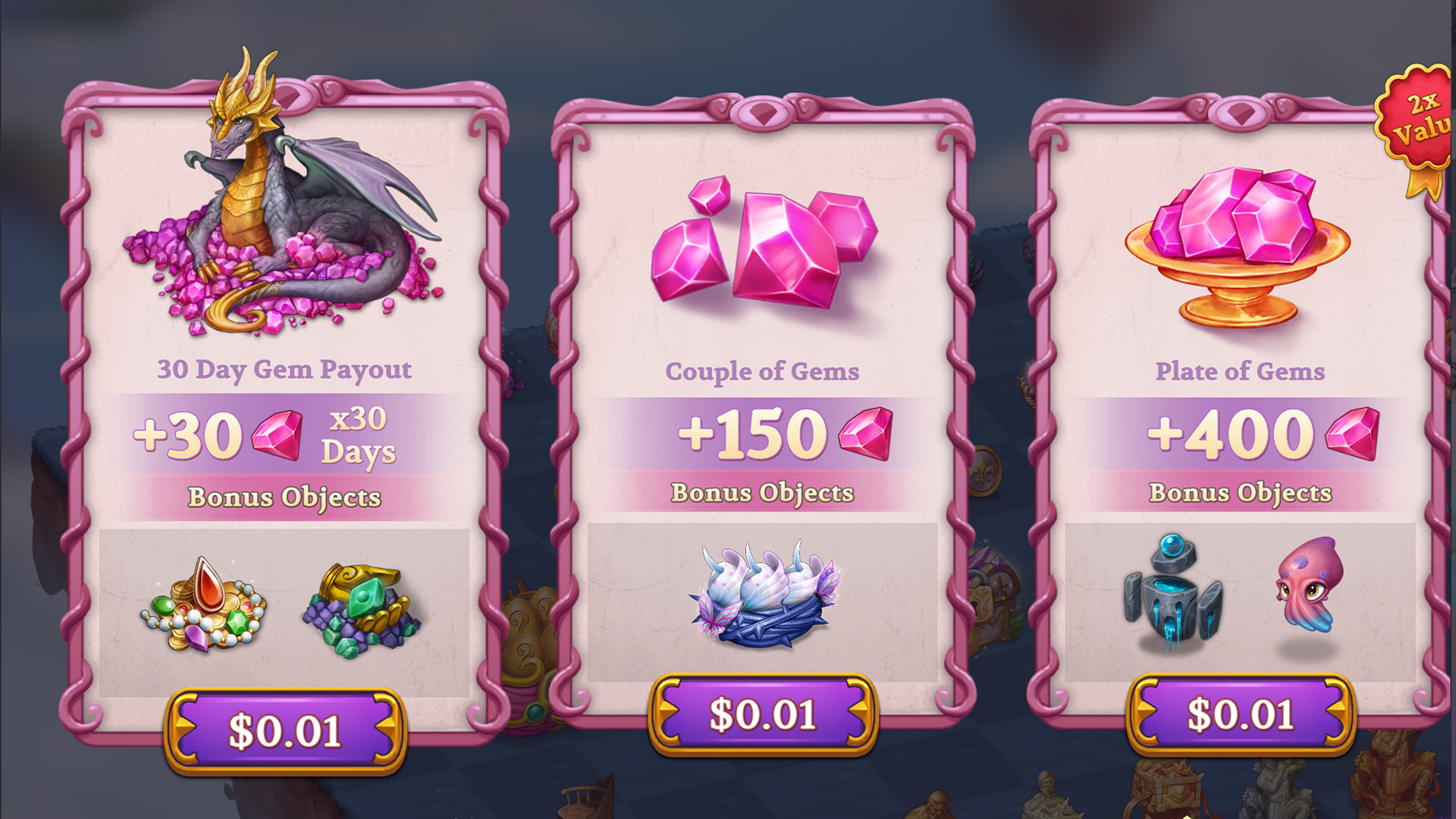Select the 30 Day Gem Payout card title
Screen dimensions: 1456x819
pyautogui.click(x=284, y=370)
